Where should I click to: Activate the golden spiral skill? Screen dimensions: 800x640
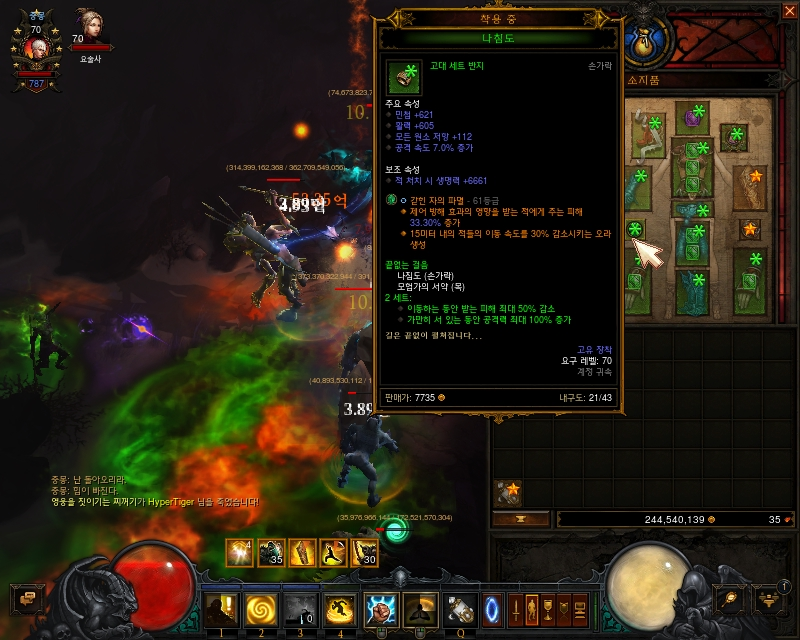point(258,606)
